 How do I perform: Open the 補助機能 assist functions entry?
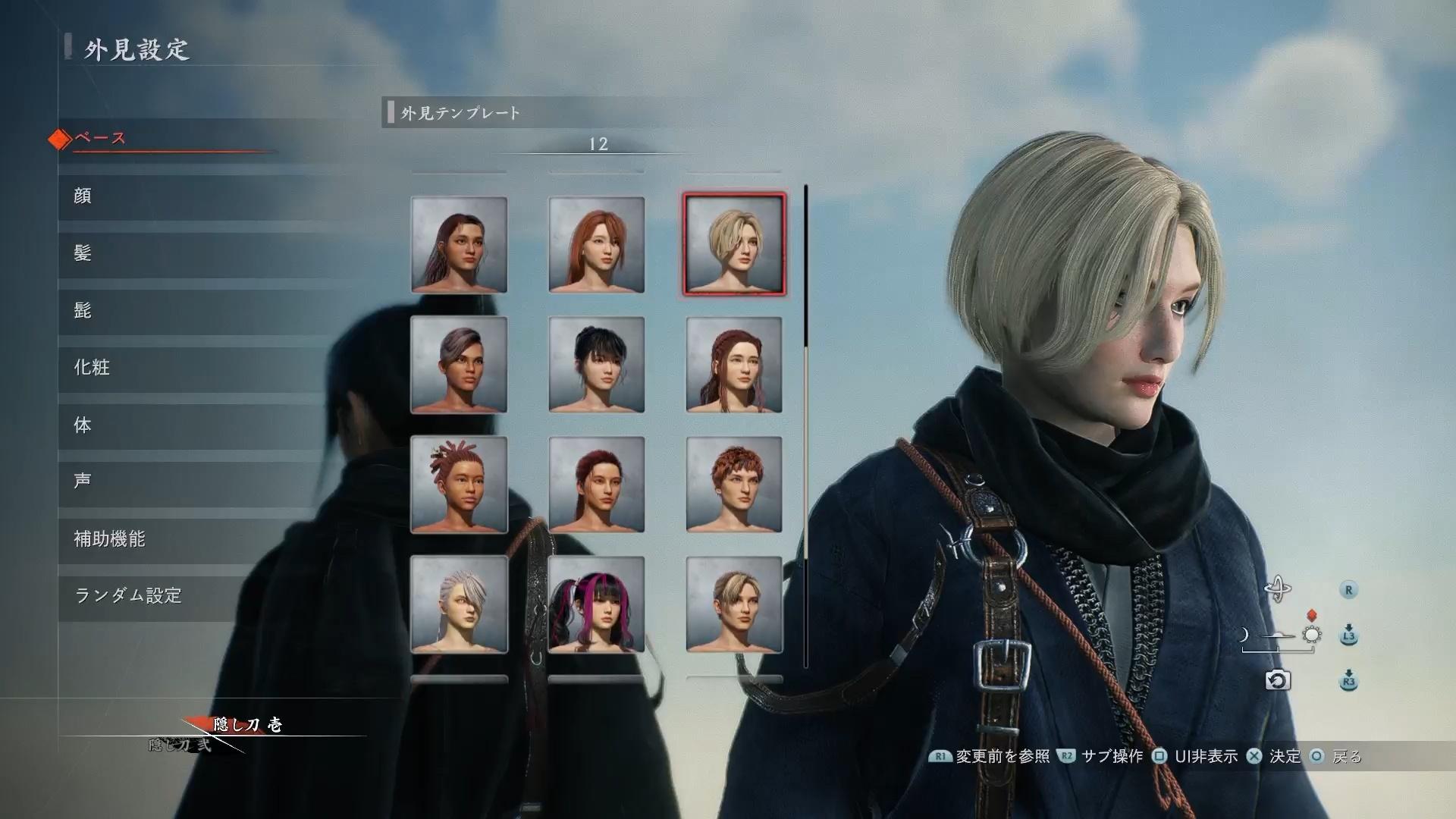tap(109, 539)
